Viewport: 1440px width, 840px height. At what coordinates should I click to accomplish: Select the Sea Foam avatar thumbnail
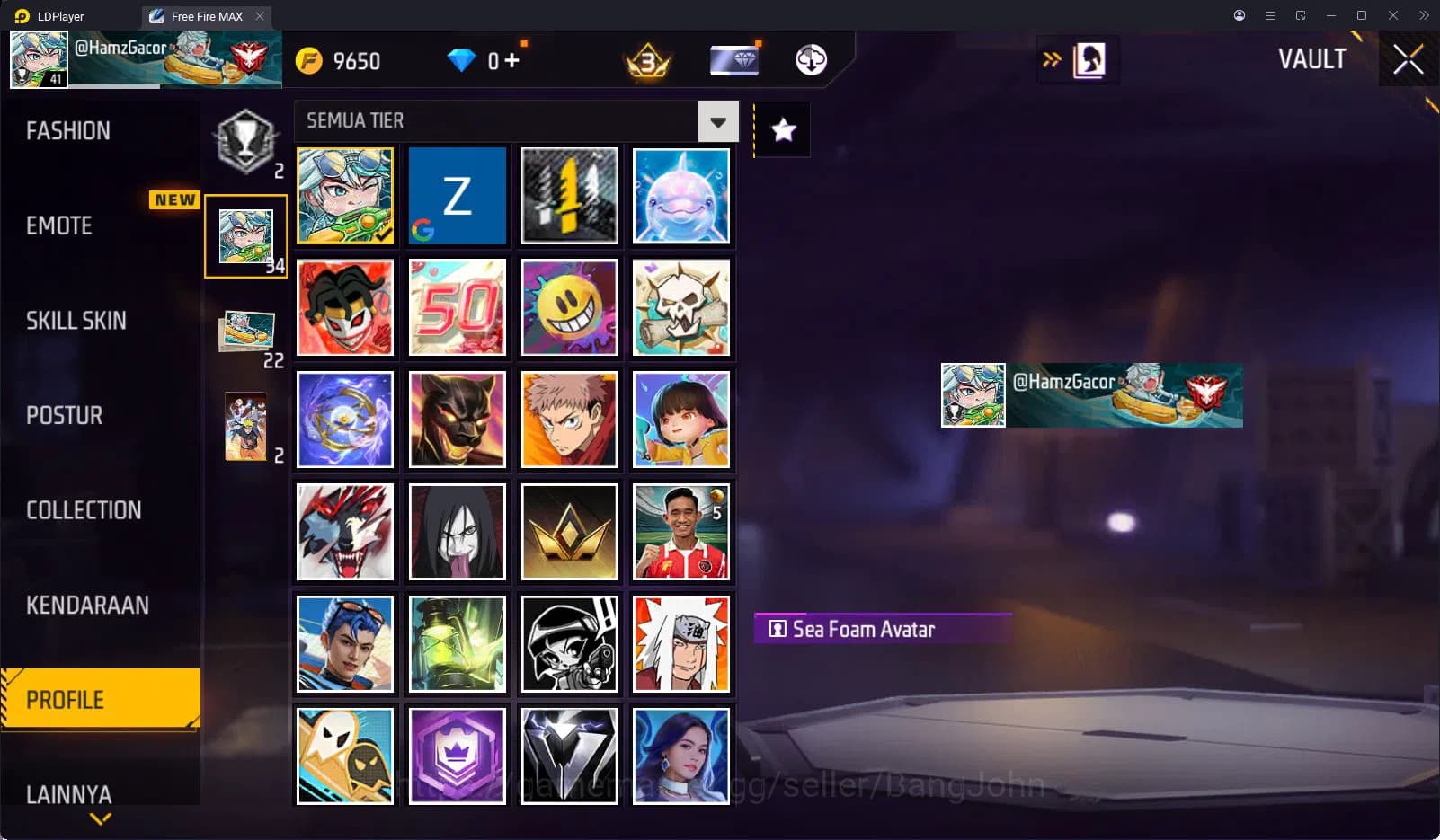click(x=344, y=196)
